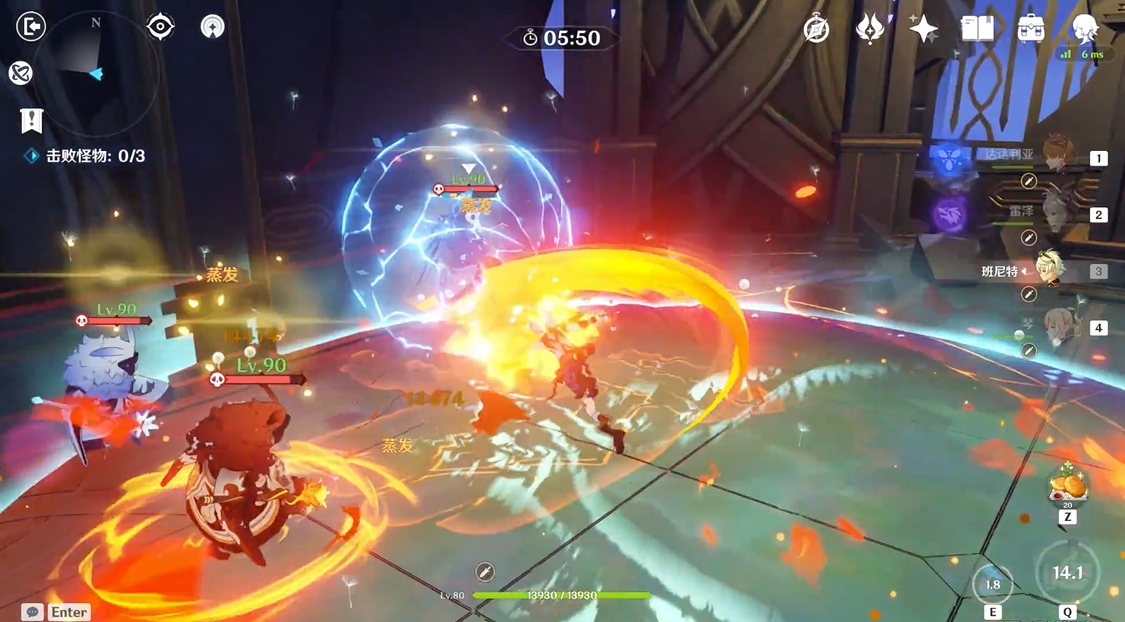Switch to party member 琴
1125x622 pixels.
pyautogui.click(x=1055, y=327)
